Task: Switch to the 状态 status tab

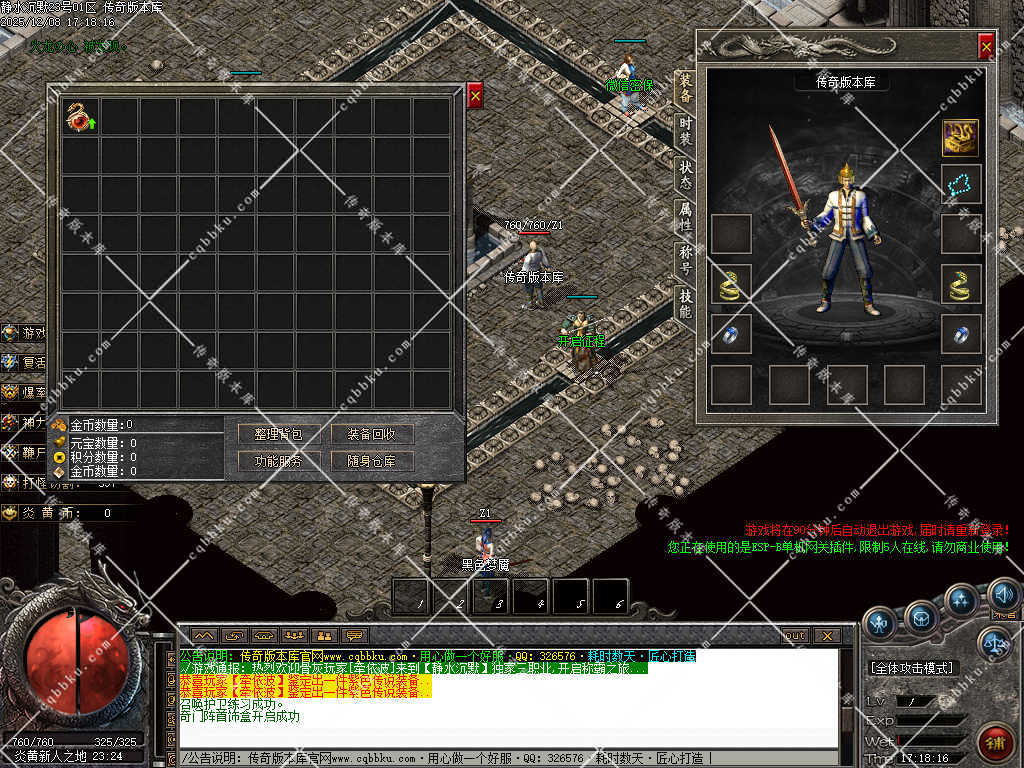Action: click(x=685, y=172)
